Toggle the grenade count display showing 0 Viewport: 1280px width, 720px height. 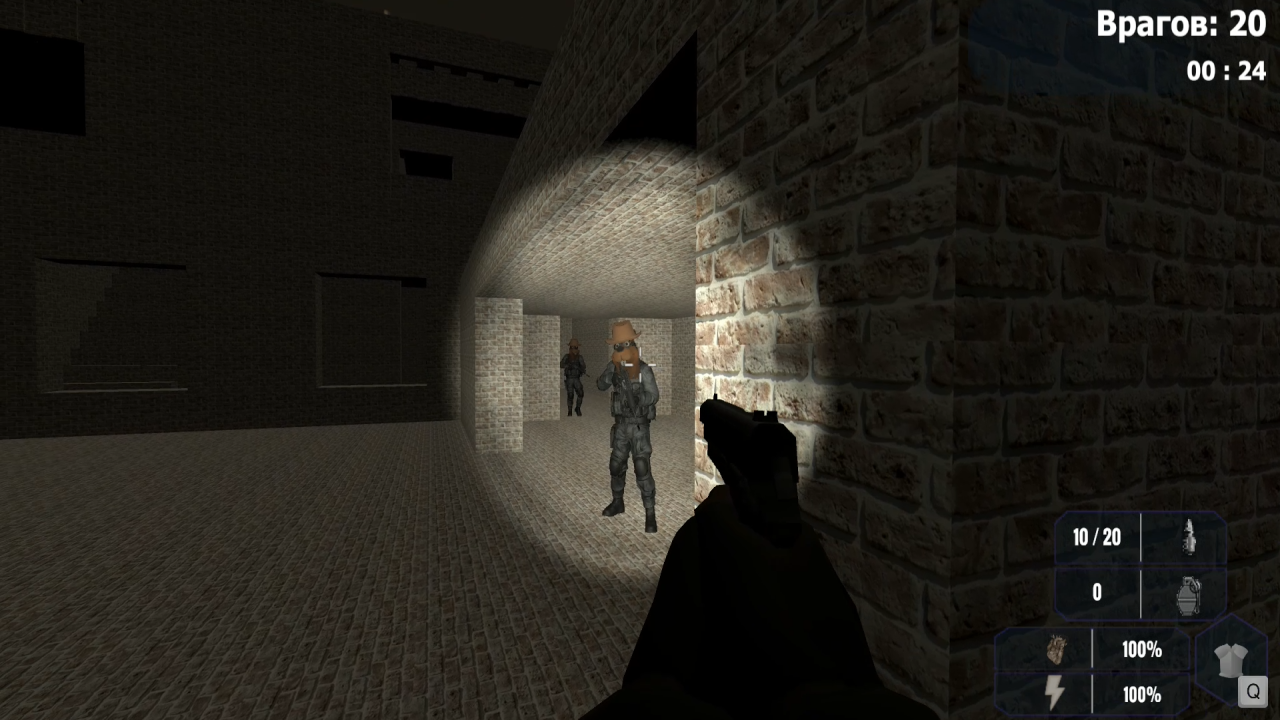pos(1096,592)
